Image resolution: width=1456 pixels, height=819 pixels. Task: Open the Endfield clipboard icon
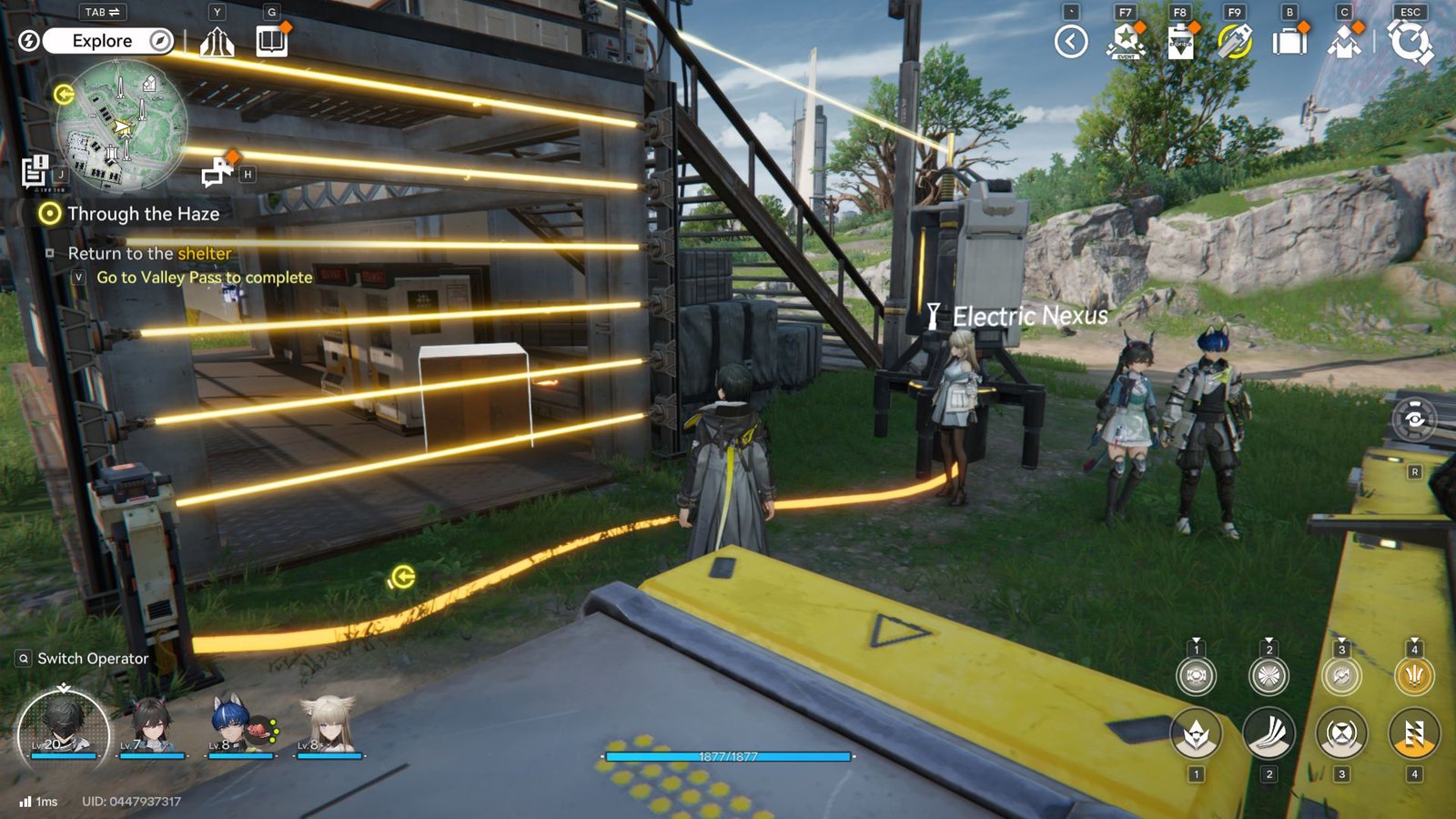[x=1180, y=42]
